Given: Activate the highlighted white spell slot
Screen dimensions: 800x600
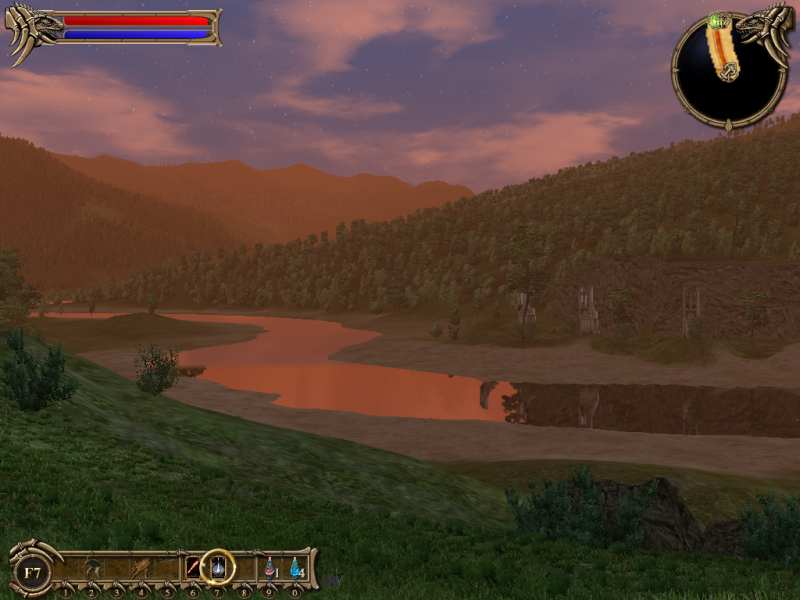Looking at the screenshot, I should coord(217,568).
